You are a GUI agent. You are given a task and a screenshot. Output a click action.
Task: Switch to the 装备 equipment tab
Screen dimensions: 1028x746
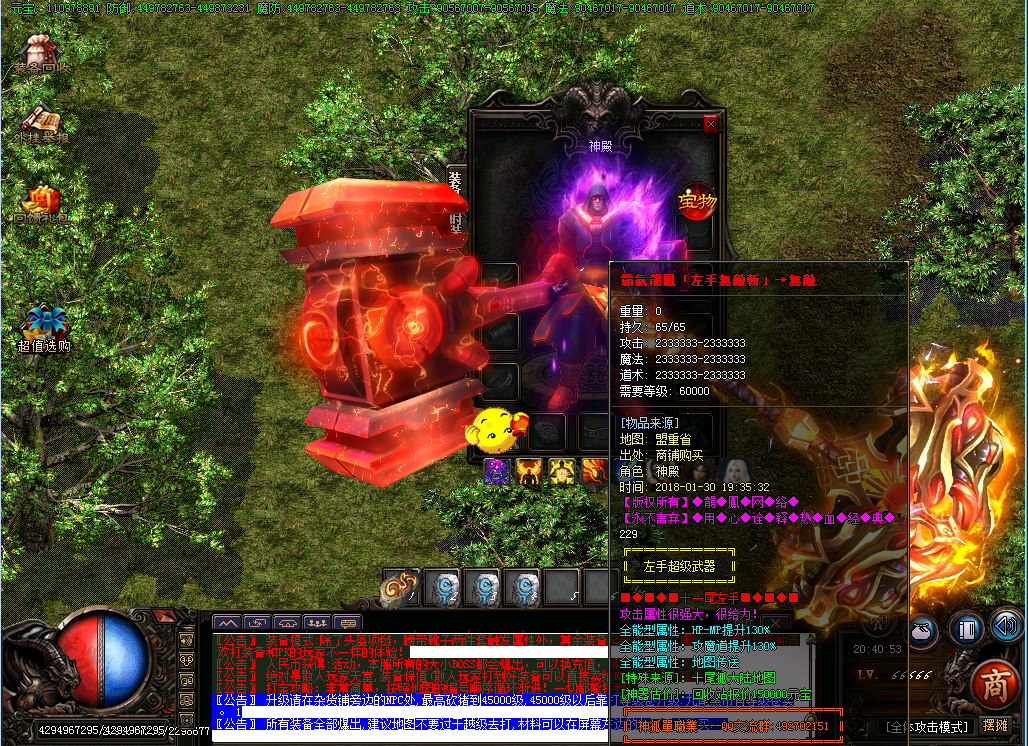(455, 186)
